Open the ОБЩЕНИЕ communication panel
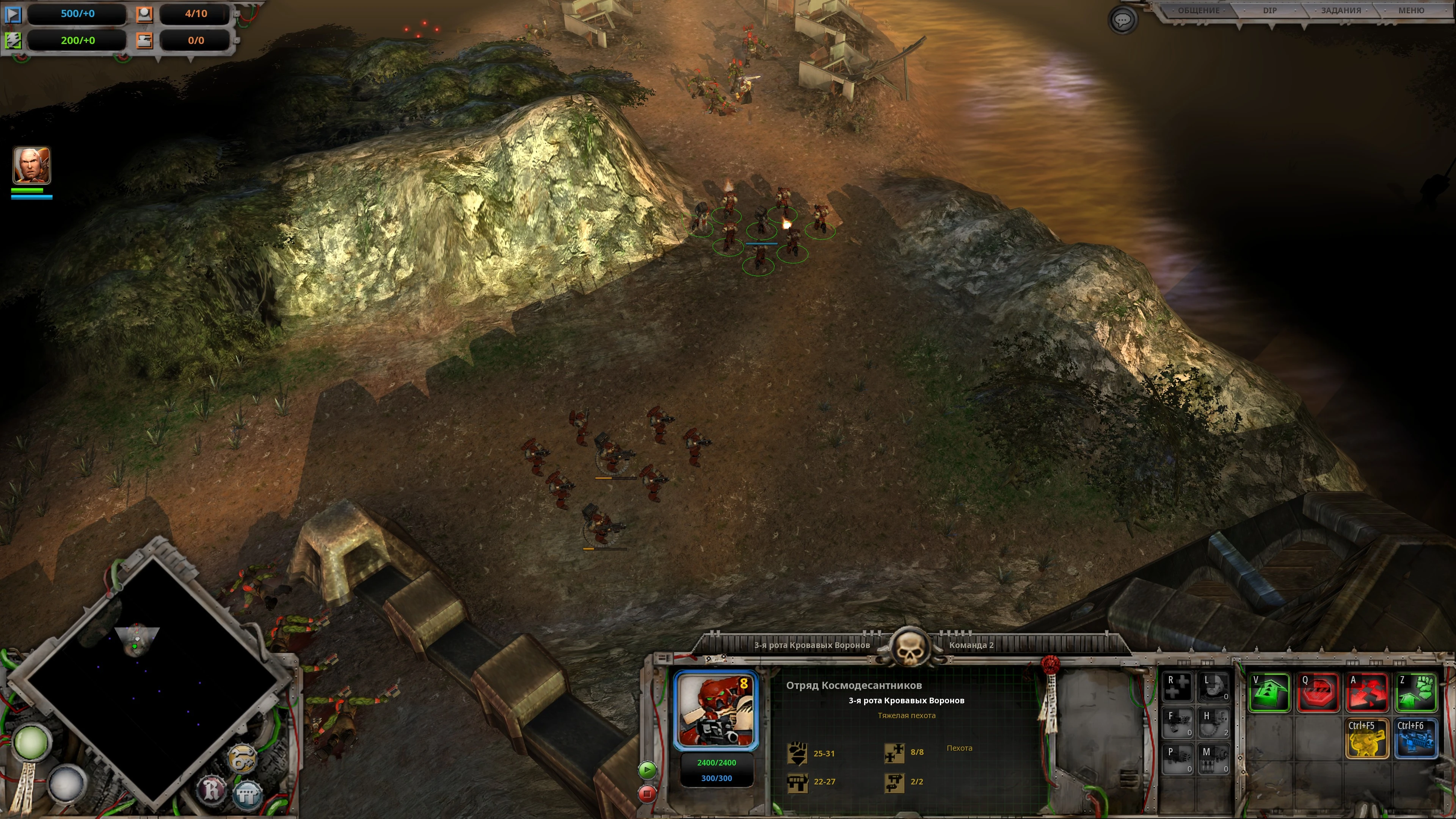Viewport: 1456px width, 819px height. (x=1198, y=11)
